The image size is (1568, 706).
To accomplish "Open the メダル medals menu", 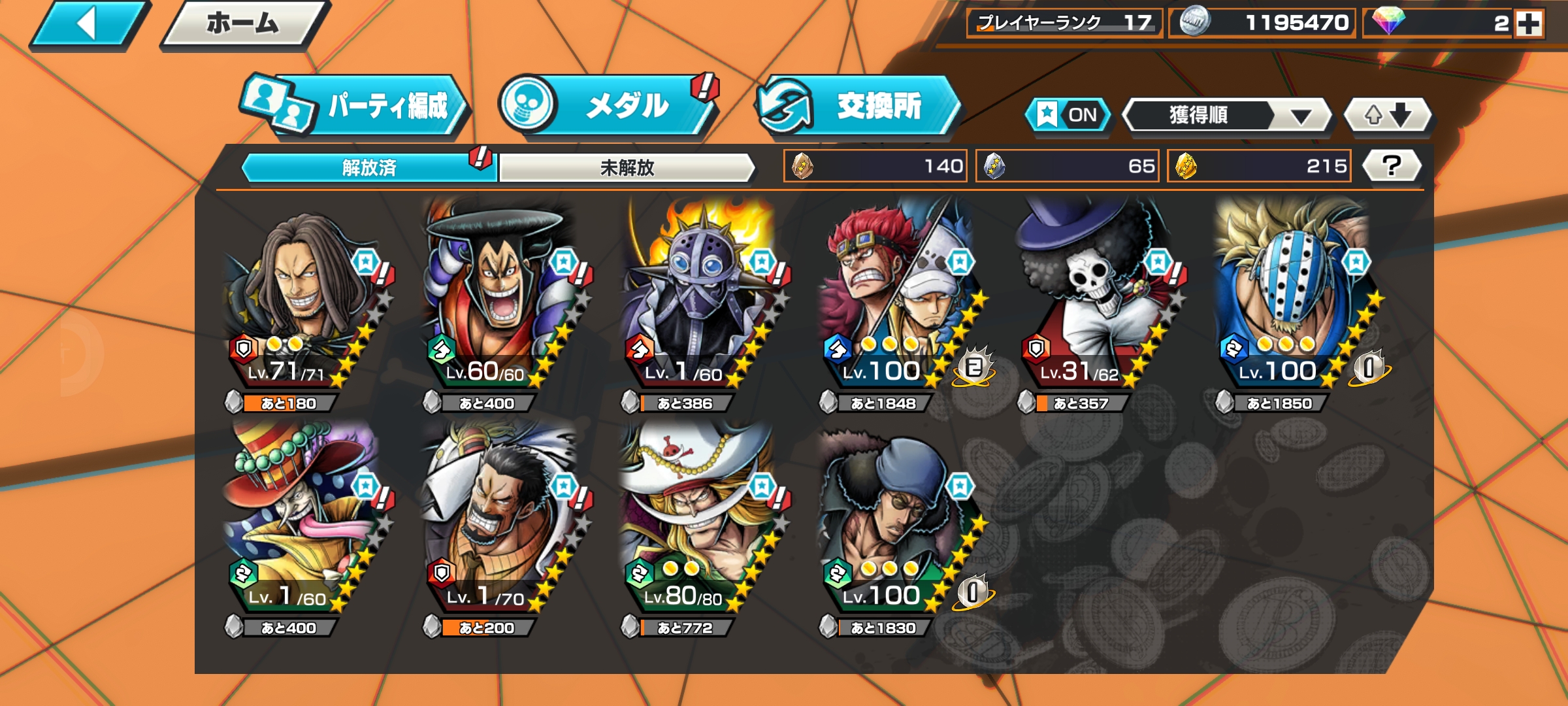I will (608, 106).
